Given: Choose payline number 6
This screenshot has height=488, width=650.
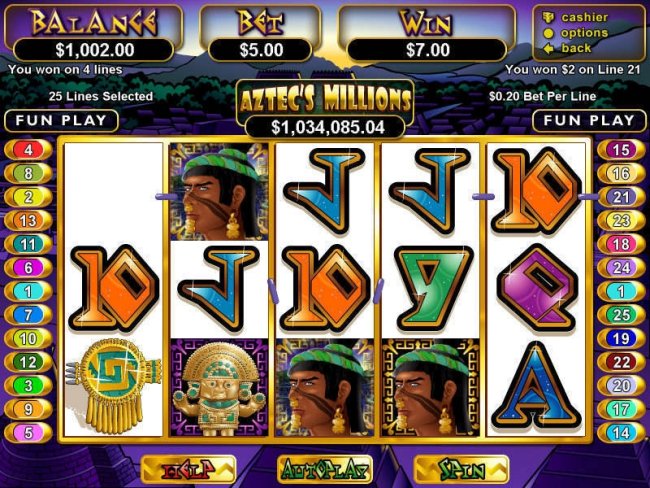Looking at the screenshot, I should (x=30, y=268).
